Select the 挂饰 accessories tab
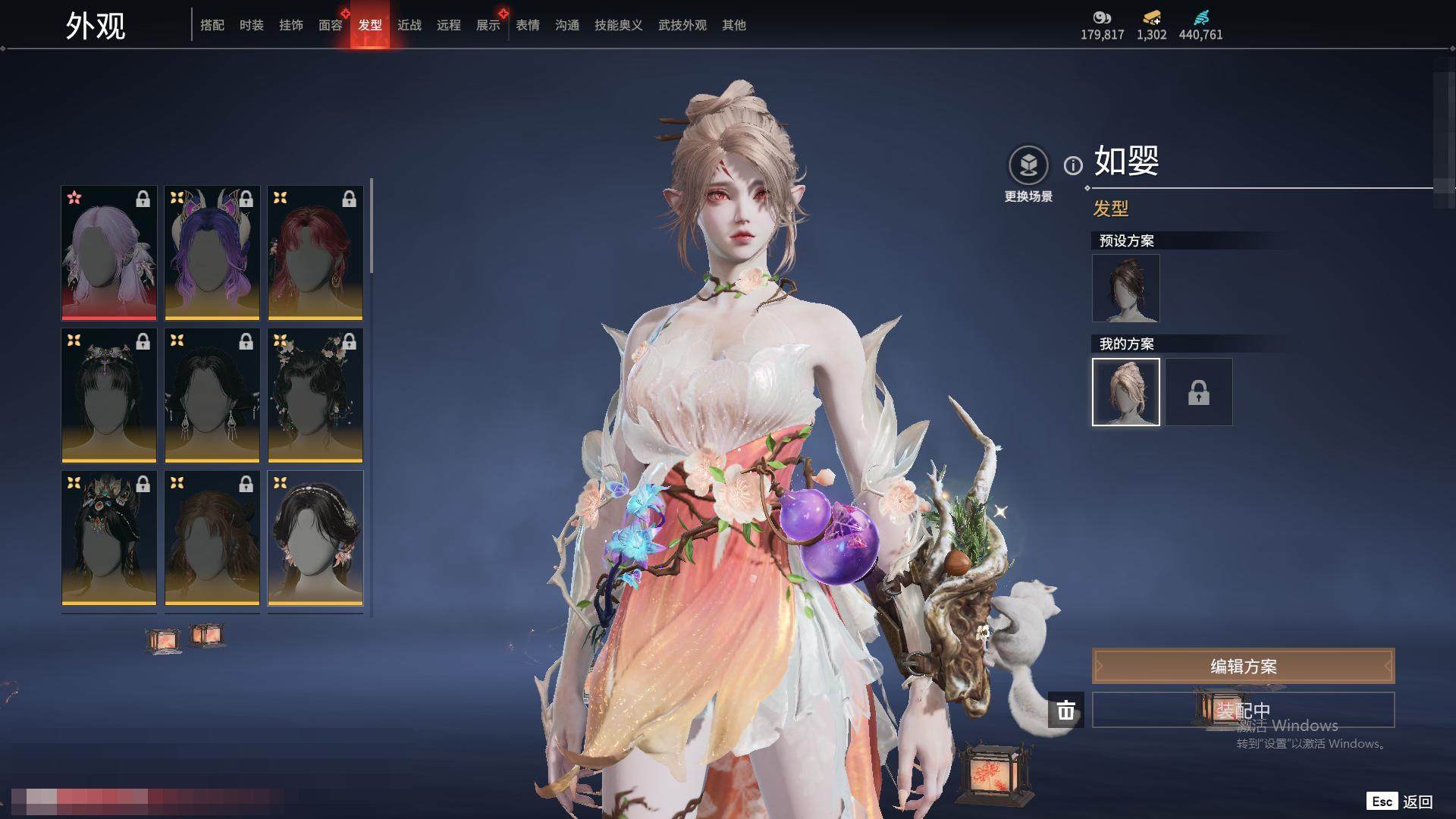1456x819 pixels. click(290, 25)
